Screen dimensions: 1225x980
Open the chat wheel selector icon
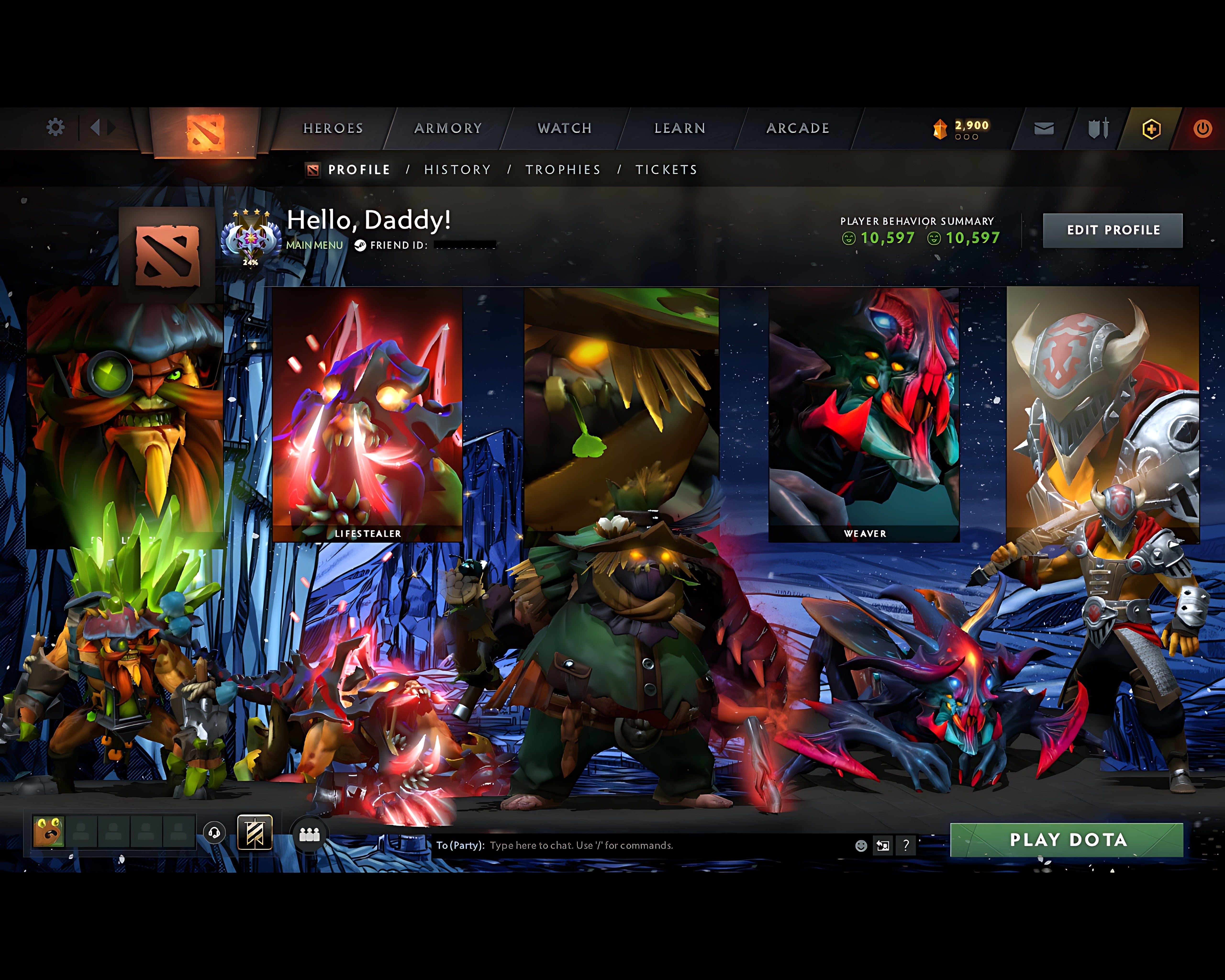(x=883, y=845)
